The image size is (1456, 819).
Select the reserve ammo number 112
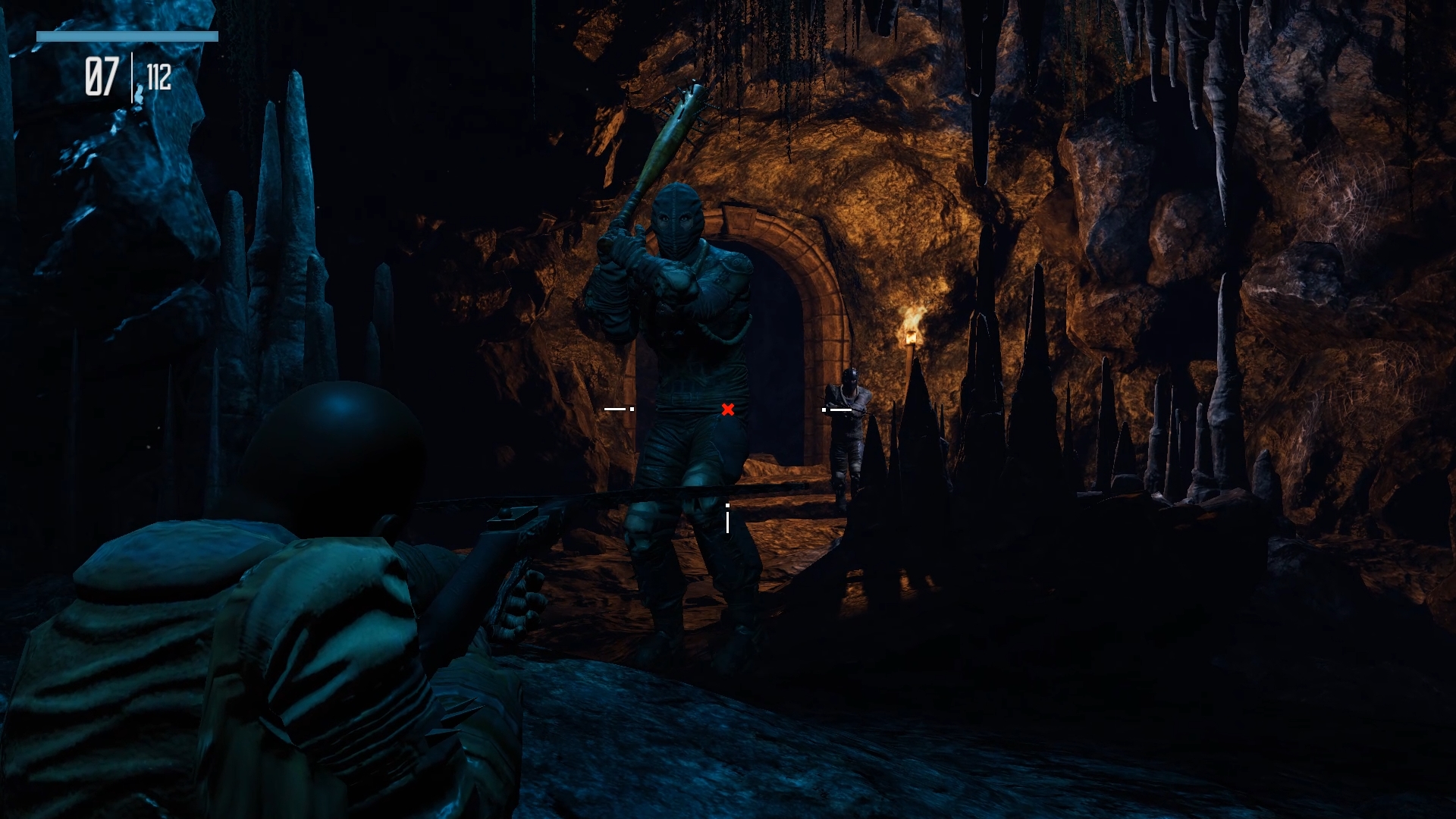(x=159, y=76)
